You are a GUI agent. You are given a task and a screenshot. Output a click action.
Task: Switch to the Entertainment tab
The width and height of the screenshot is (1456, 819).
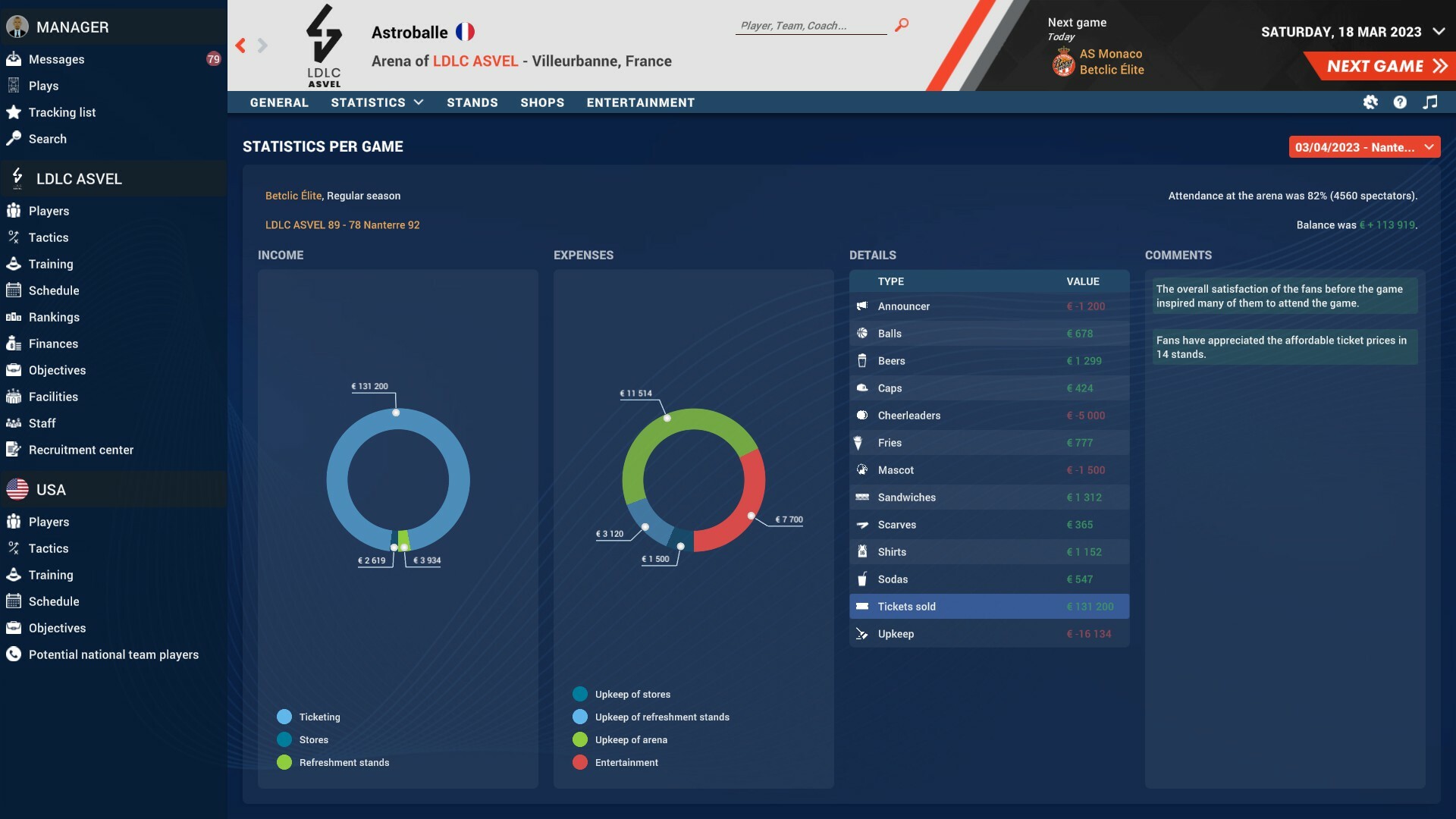click(641, 102)
